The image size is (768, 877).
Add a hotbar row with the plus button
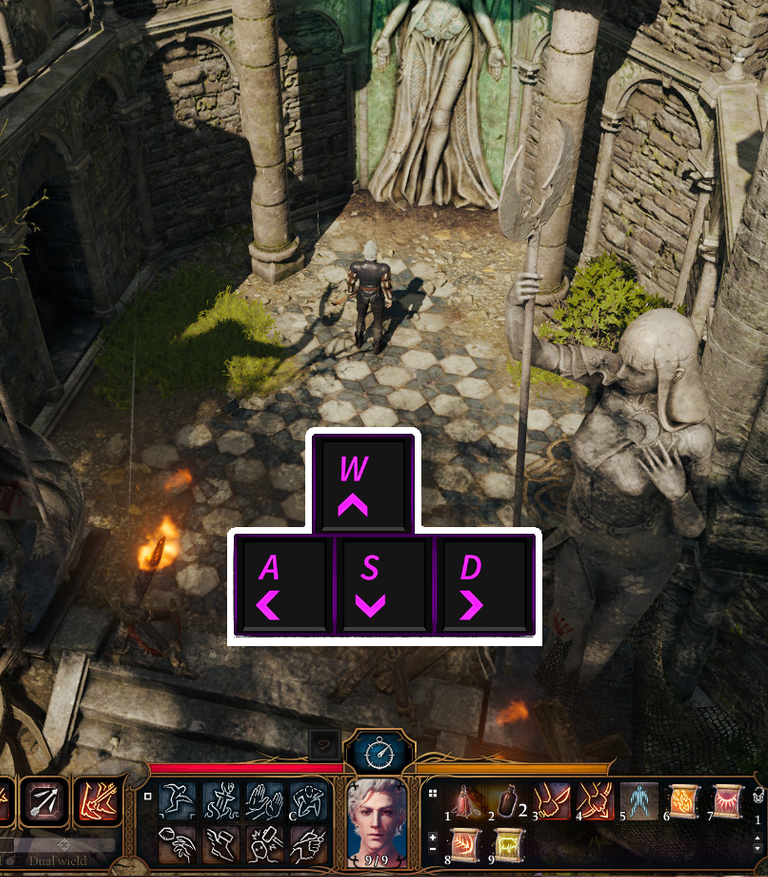click(433, 837)
